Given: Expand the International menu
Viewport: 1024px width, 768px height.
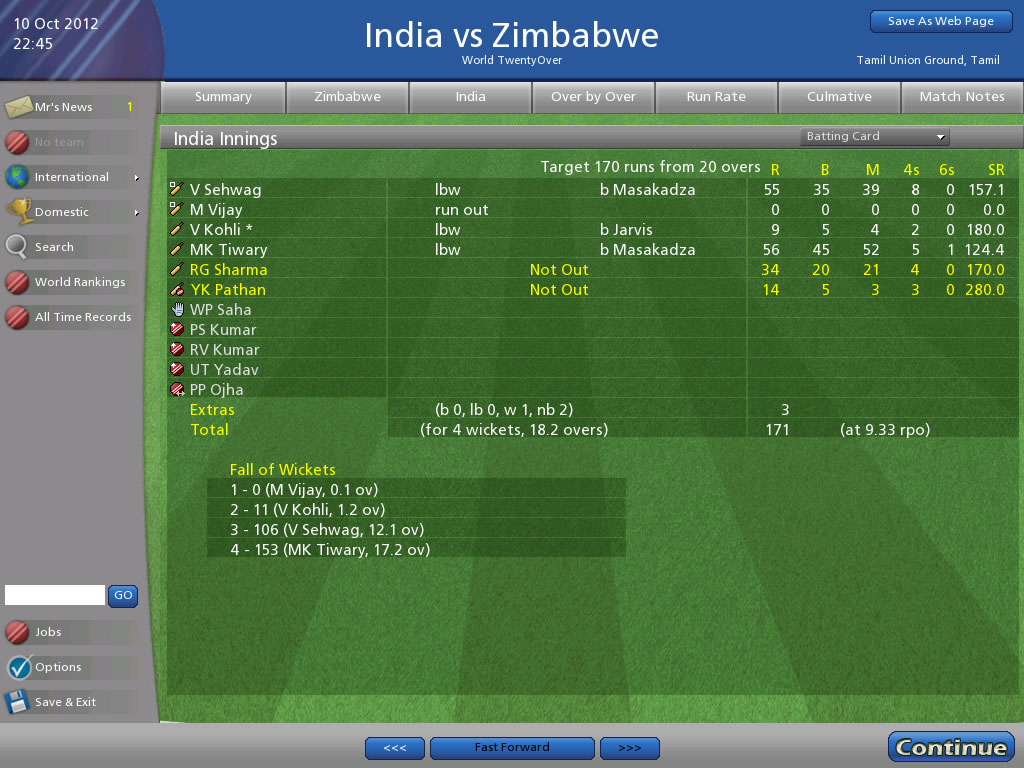Looking at the screenshot, I should (x=72, y=177).
